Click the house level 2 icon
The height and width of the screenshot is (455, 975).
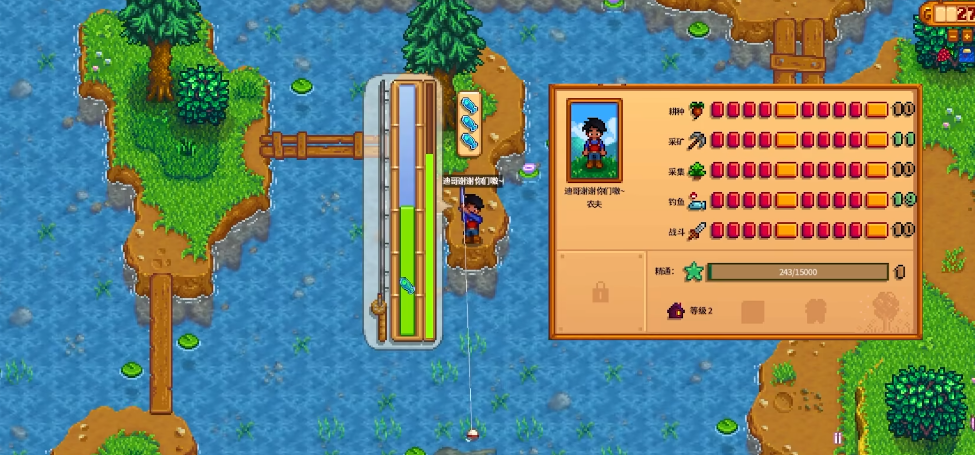(676, 311)
